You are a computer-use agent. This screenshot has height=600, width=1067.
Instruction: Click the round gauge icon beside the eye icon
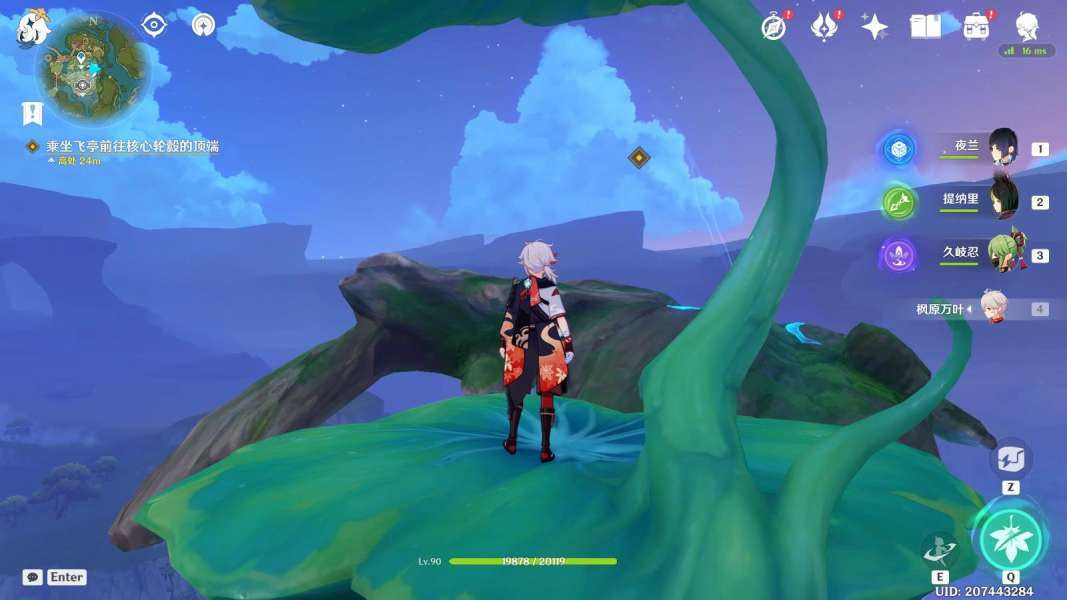203,25
